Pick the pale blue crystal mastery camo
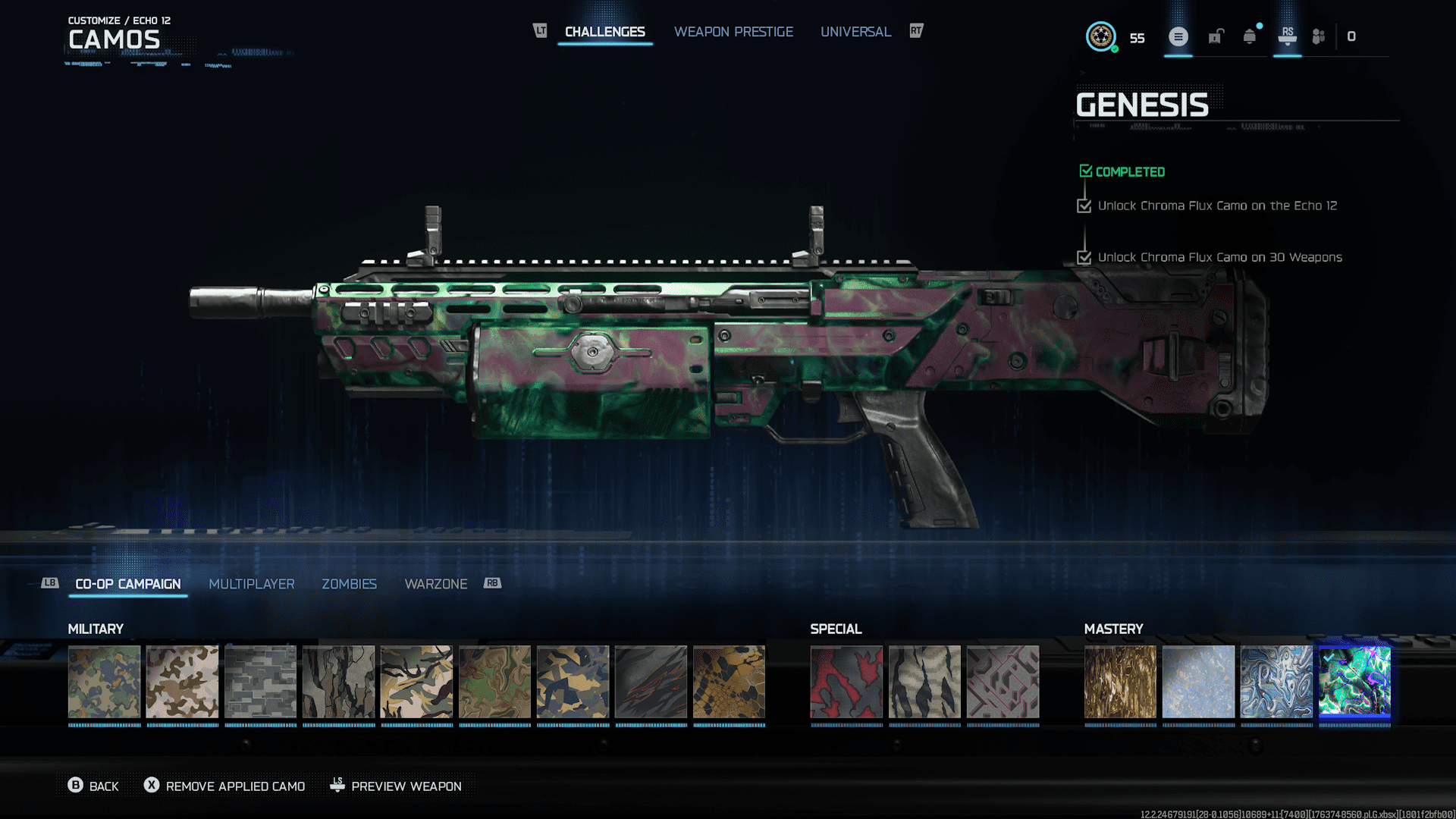This screenshot has height=819, width=1456. pyautogui.click(x=1198, y=682)
